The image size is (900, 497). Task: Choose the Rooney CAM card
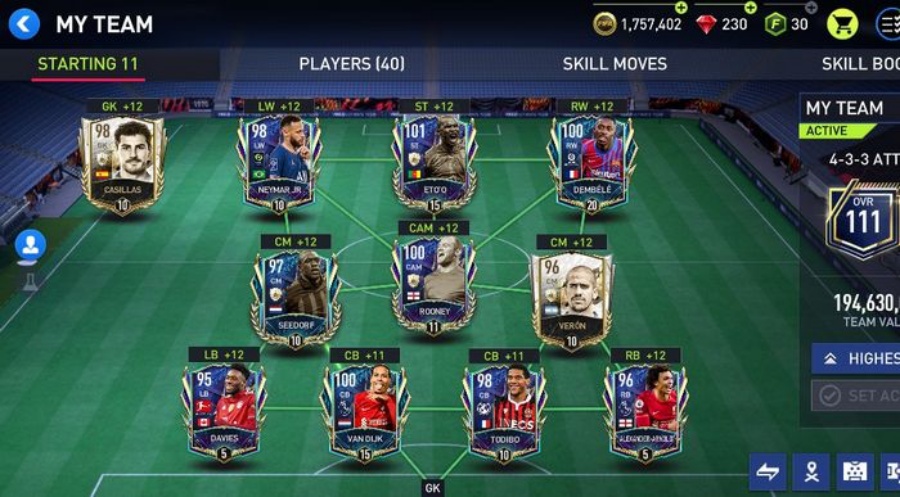click(x=433, y=286)
